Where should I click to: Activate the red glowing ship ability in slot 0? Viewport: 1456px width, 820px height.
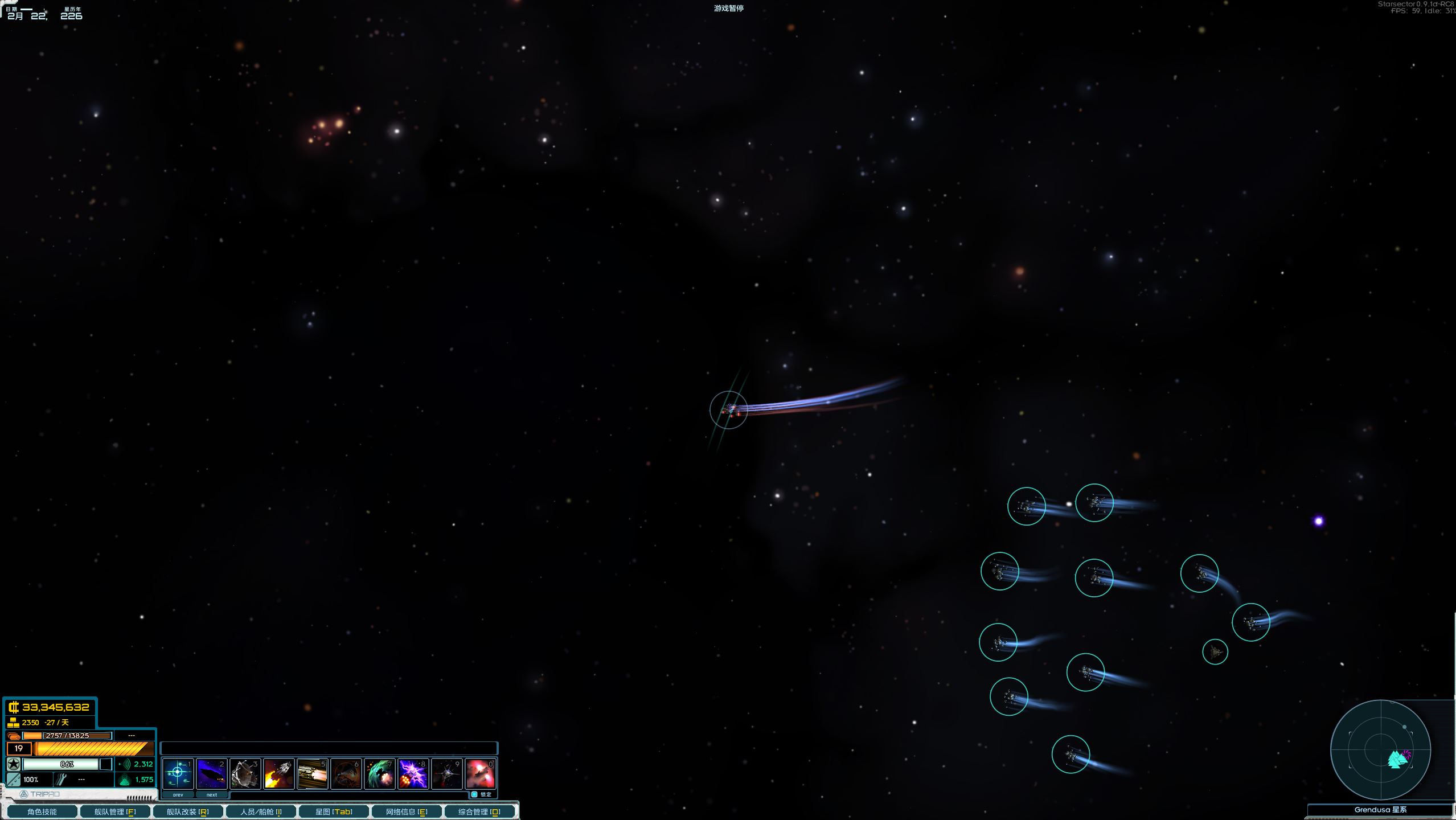[480, 773]
